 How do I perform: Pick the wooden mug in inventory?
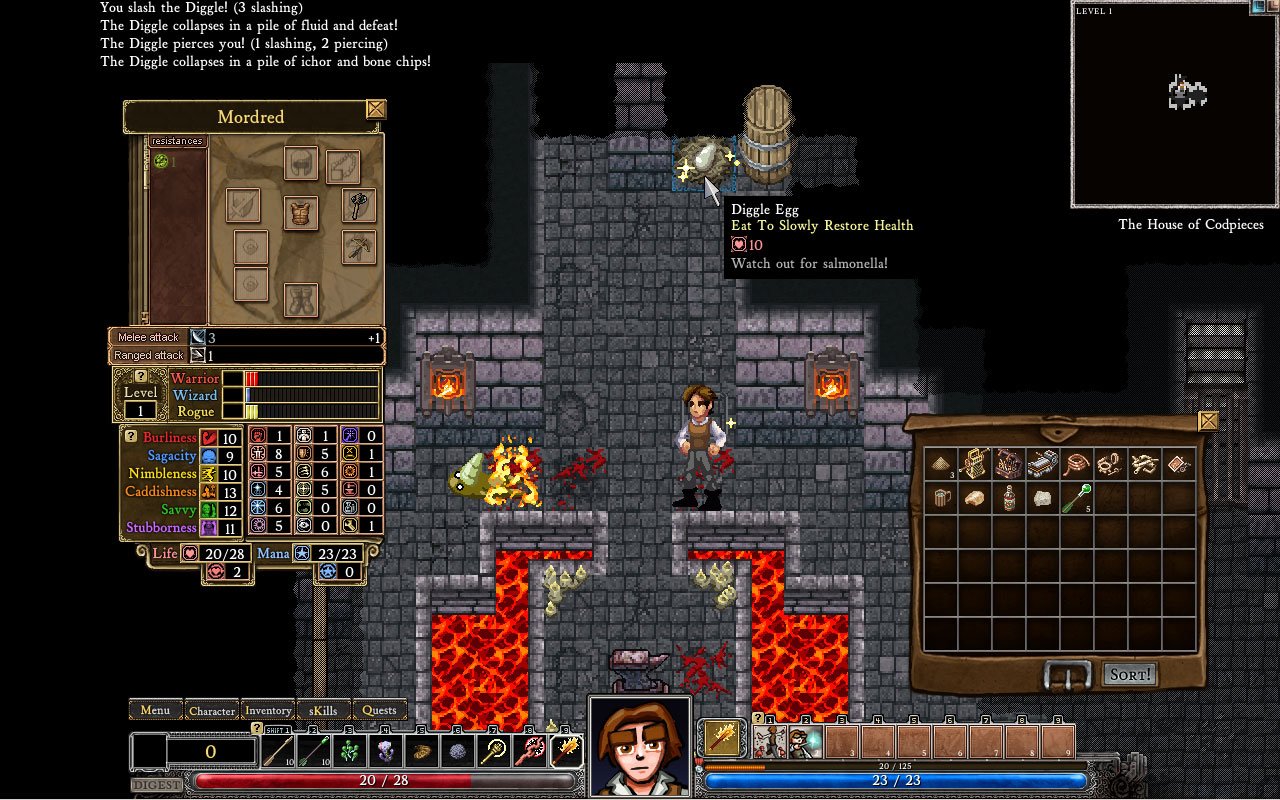pos(942,498)
